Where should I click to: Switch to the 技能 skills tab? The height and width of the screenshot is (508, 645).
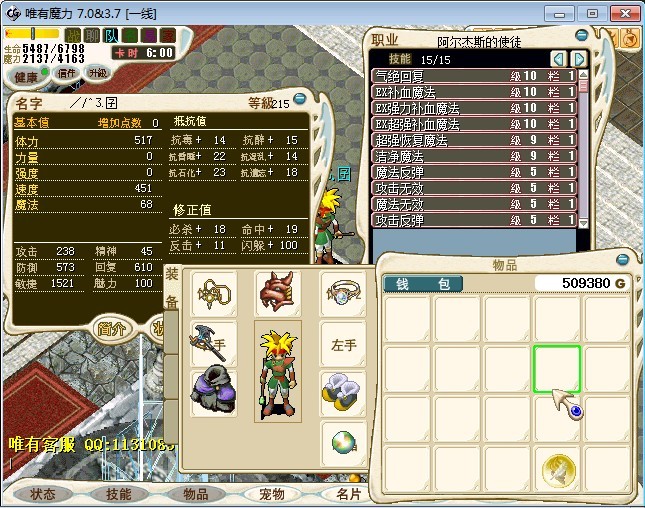click(x=118, y=493)
